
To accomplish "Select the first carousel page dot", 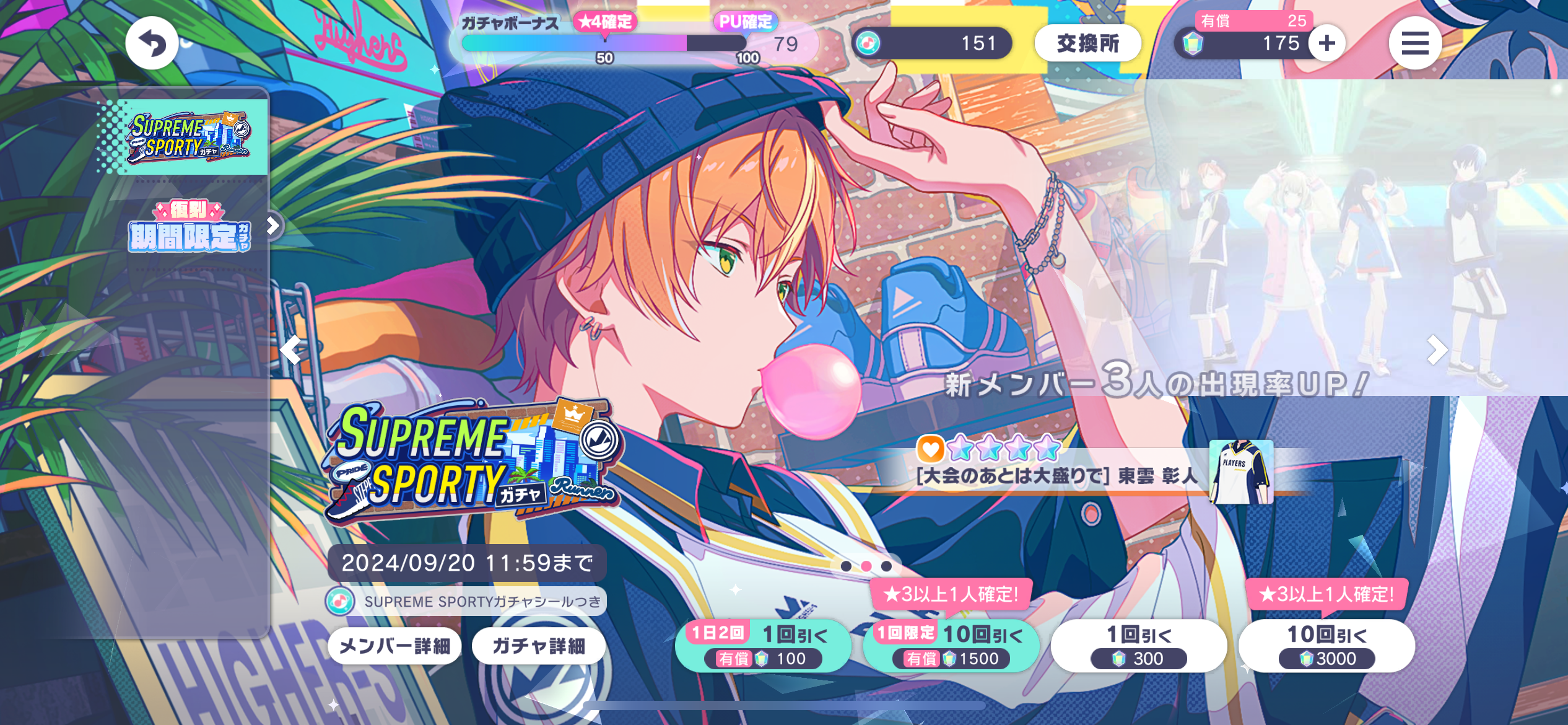I will point(846,566).
